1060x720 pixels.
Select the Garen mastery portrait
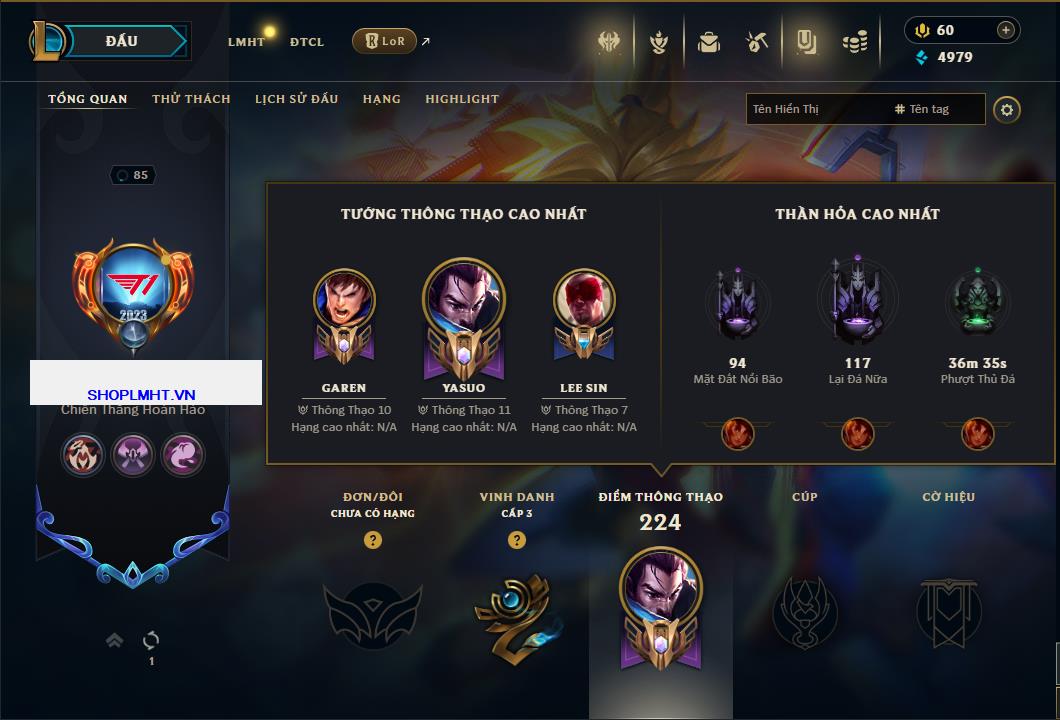[x=344, y=300]
